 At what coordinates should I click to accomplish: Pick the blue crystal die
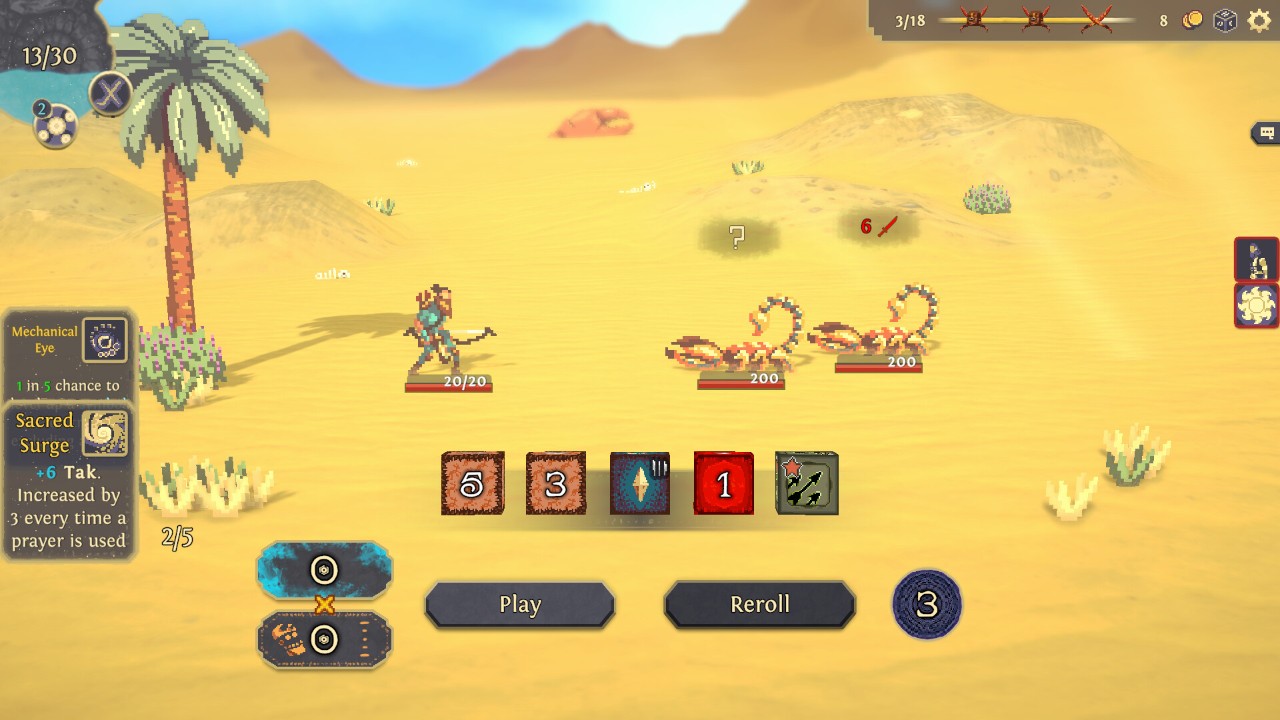640,484
